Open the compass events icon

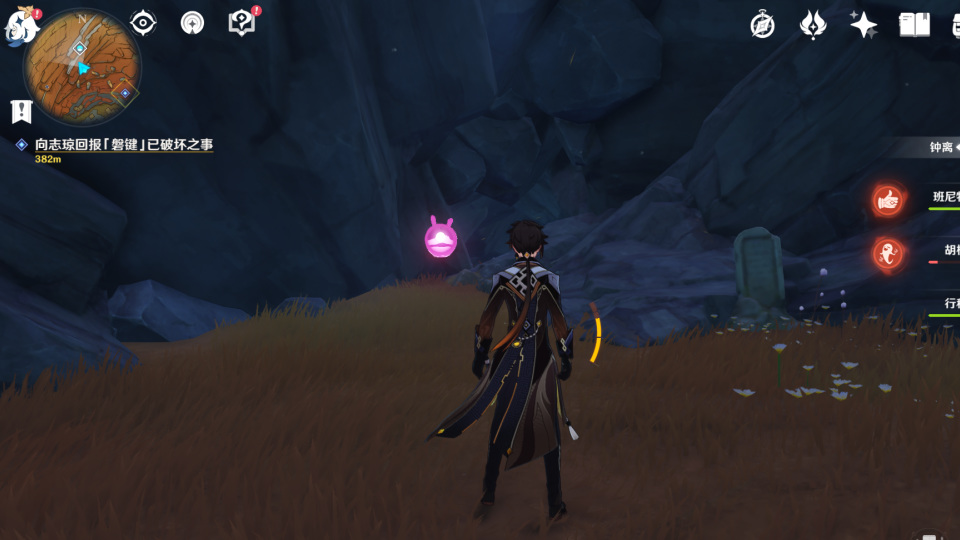click(763, 25)
